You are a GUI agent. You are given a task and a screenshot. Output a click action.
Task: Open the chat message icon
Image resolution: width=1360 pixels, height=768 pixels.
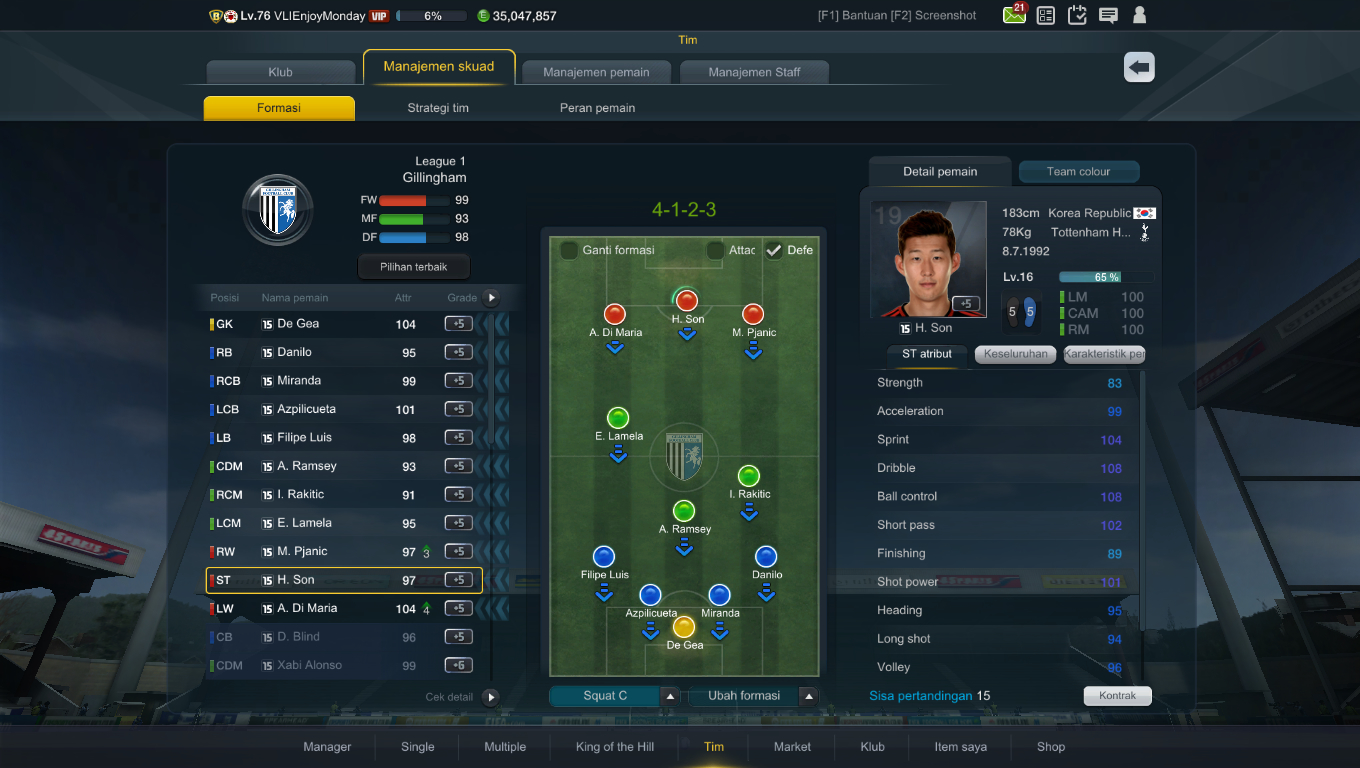(1108, 15)
